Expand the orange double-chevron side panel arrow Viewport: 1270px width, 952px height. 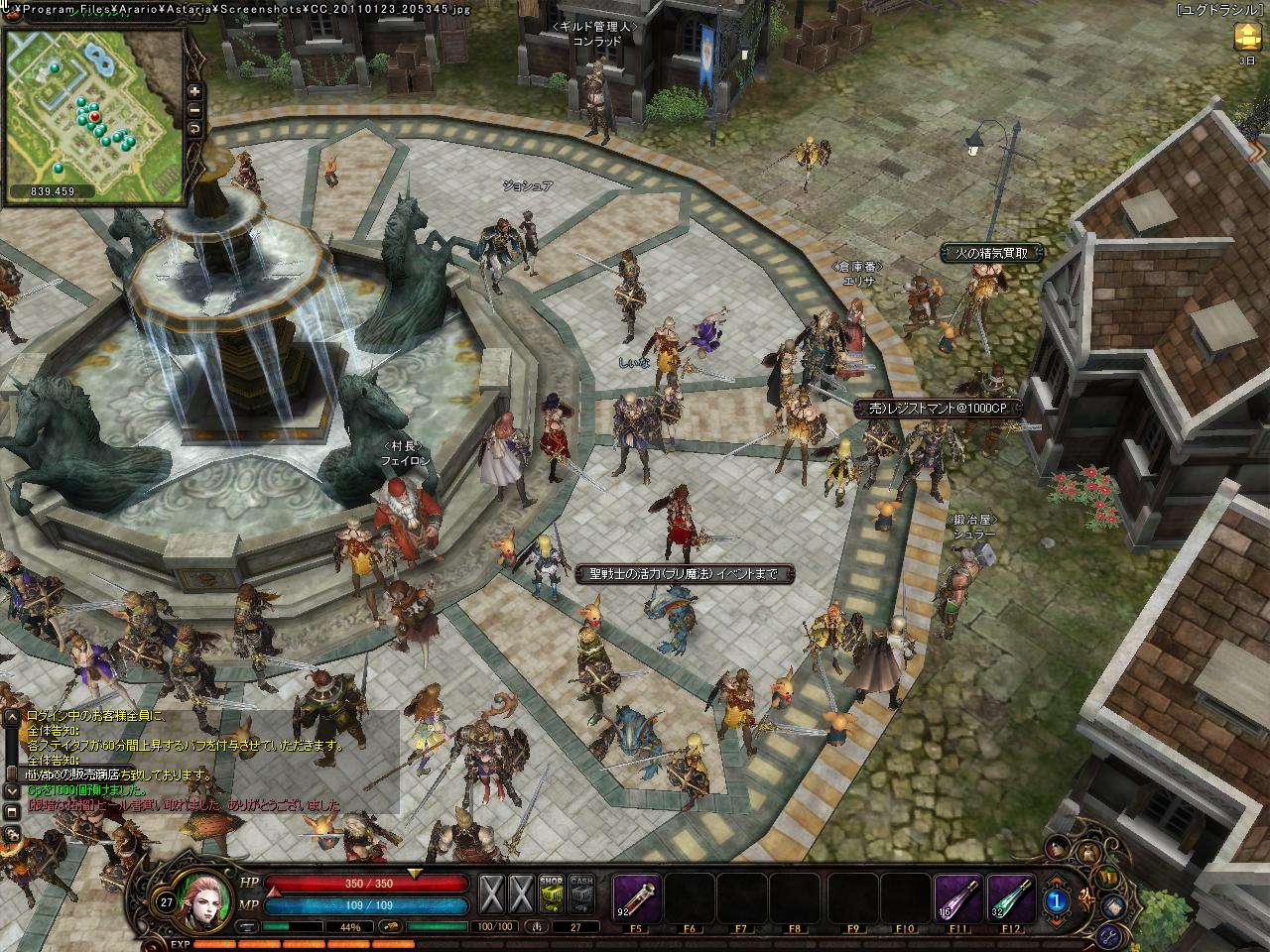1260,151
